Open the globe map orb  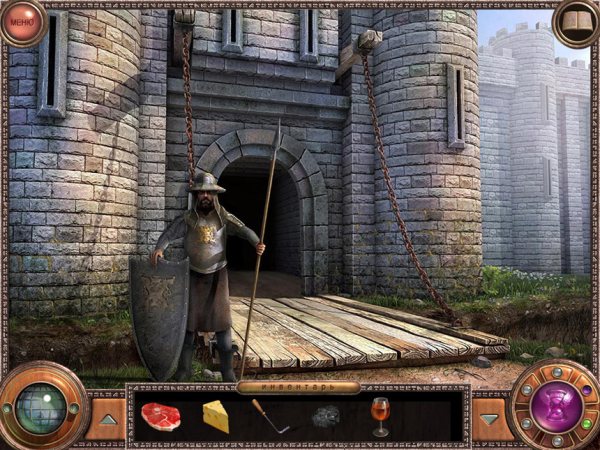41,407
